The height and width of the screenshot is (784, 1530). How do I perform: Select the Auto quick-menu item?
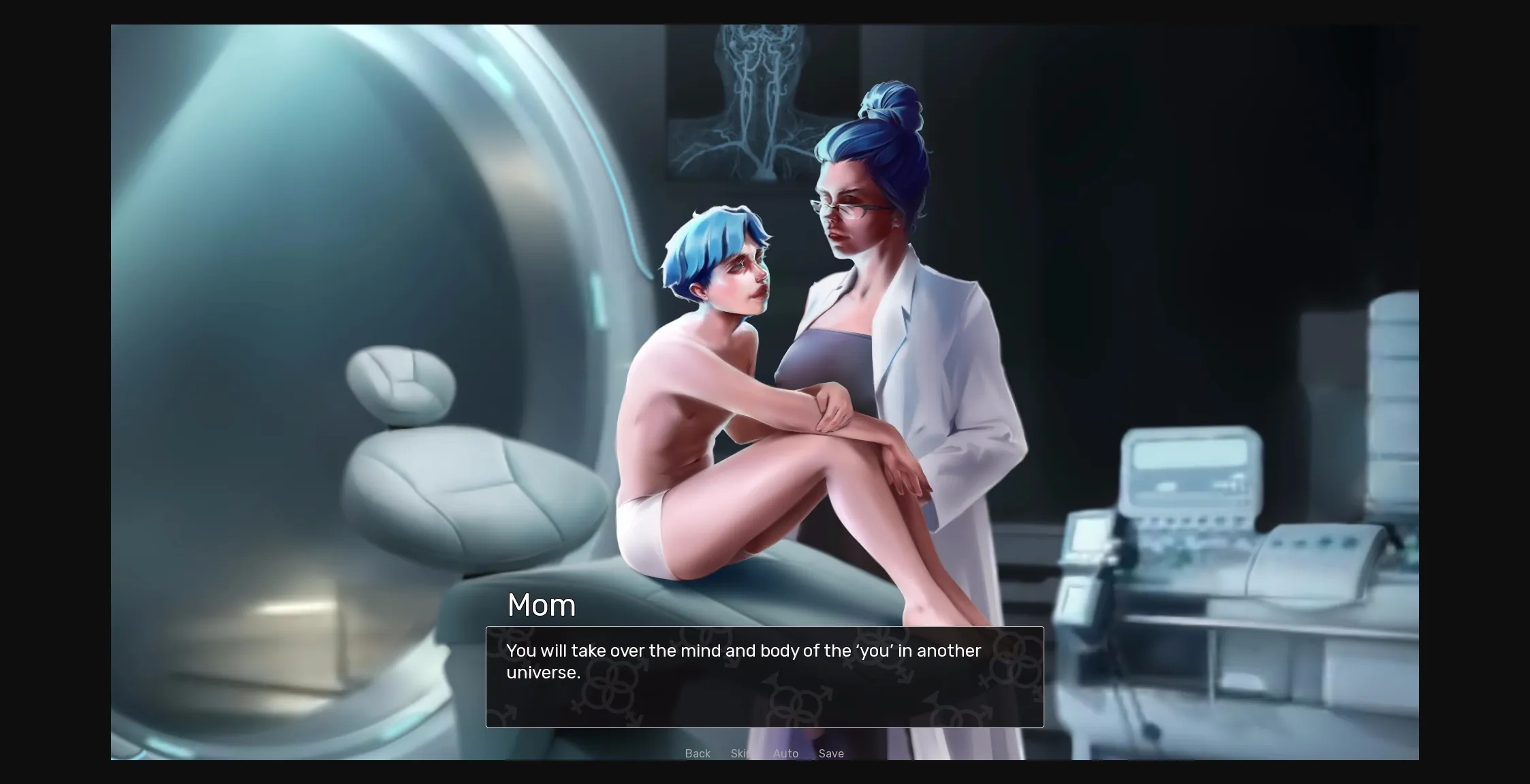point(785,753)
